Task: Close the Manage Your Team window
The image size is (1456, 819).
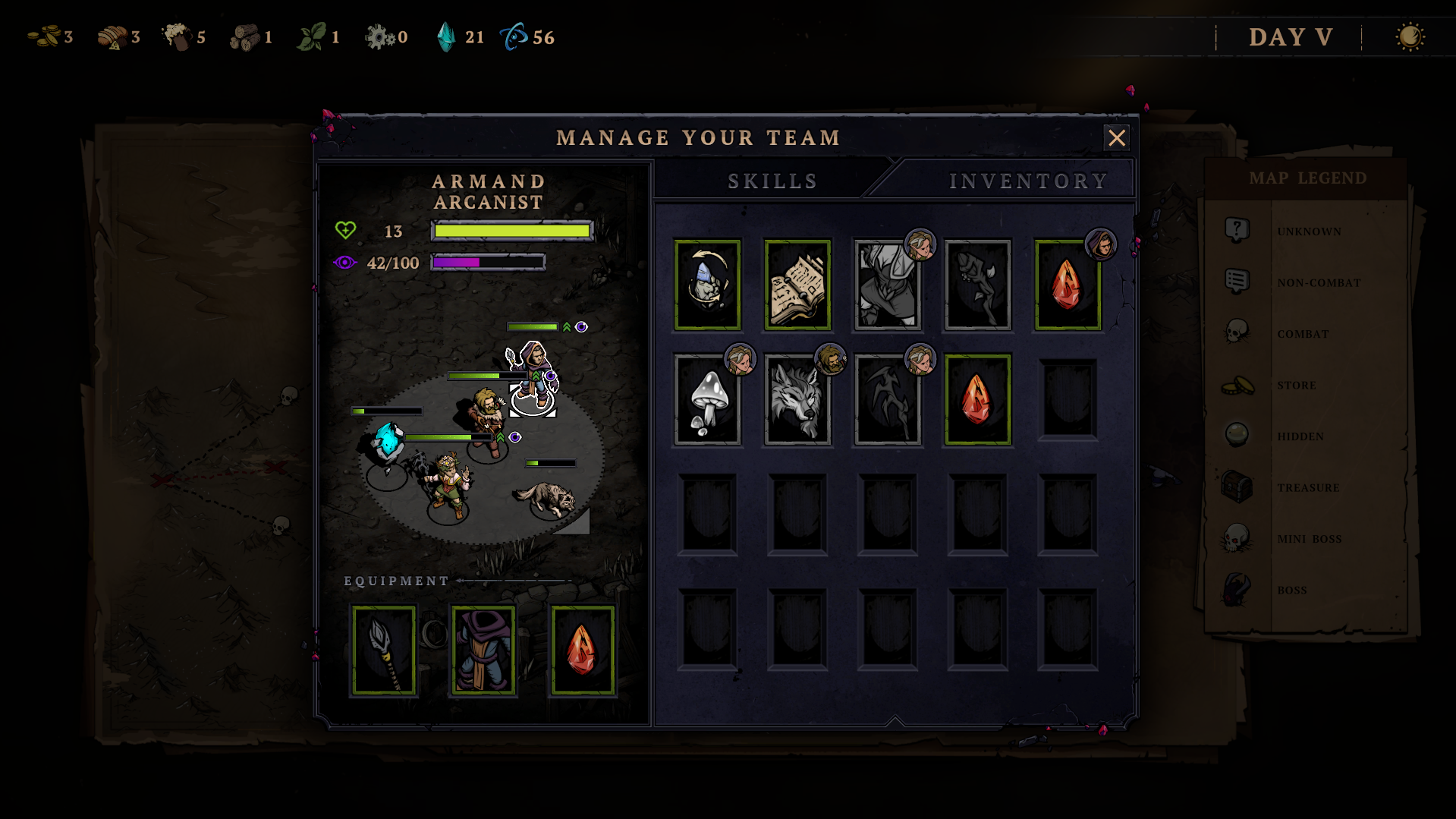Action: tap(1116, 137)
